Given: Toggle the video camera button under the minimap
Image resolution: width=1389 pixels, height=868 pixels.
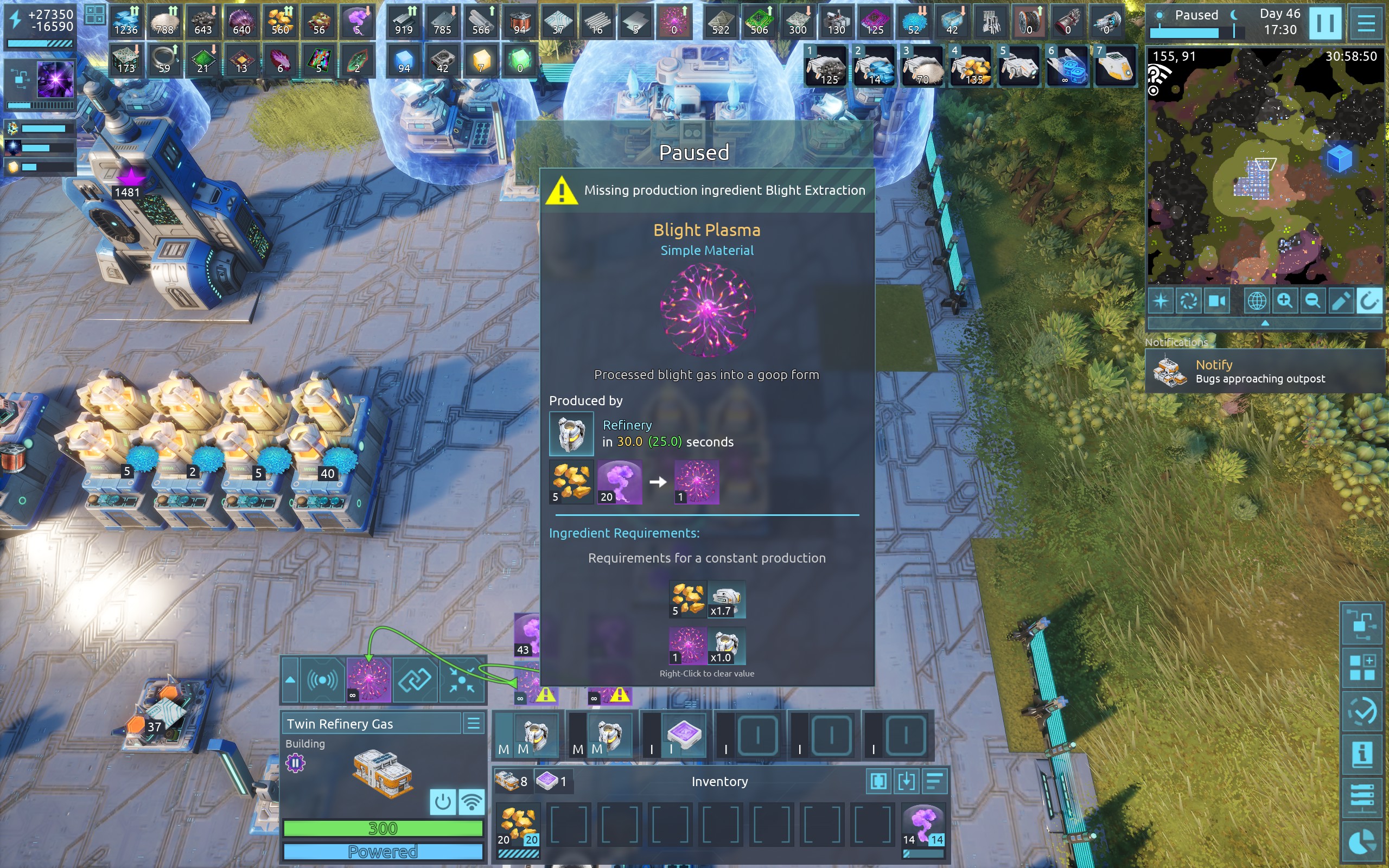Looking at the screenshot, I should pyautogui.click(x=1216, y=301).
